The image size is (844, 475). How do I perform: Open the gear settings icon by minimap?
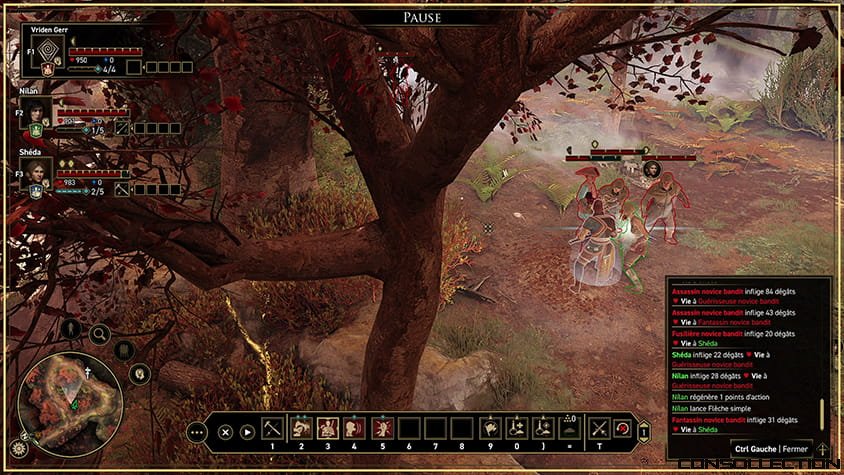click(19, 447)
